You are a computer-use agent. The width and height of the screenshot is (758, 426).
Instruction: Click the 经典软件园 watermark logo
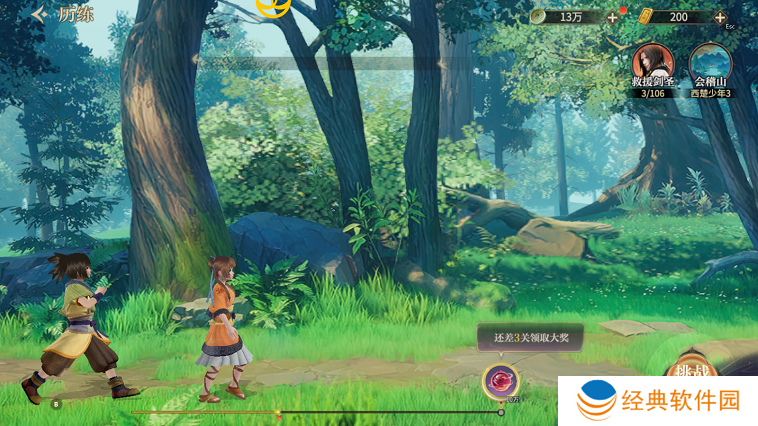[657, 401]
